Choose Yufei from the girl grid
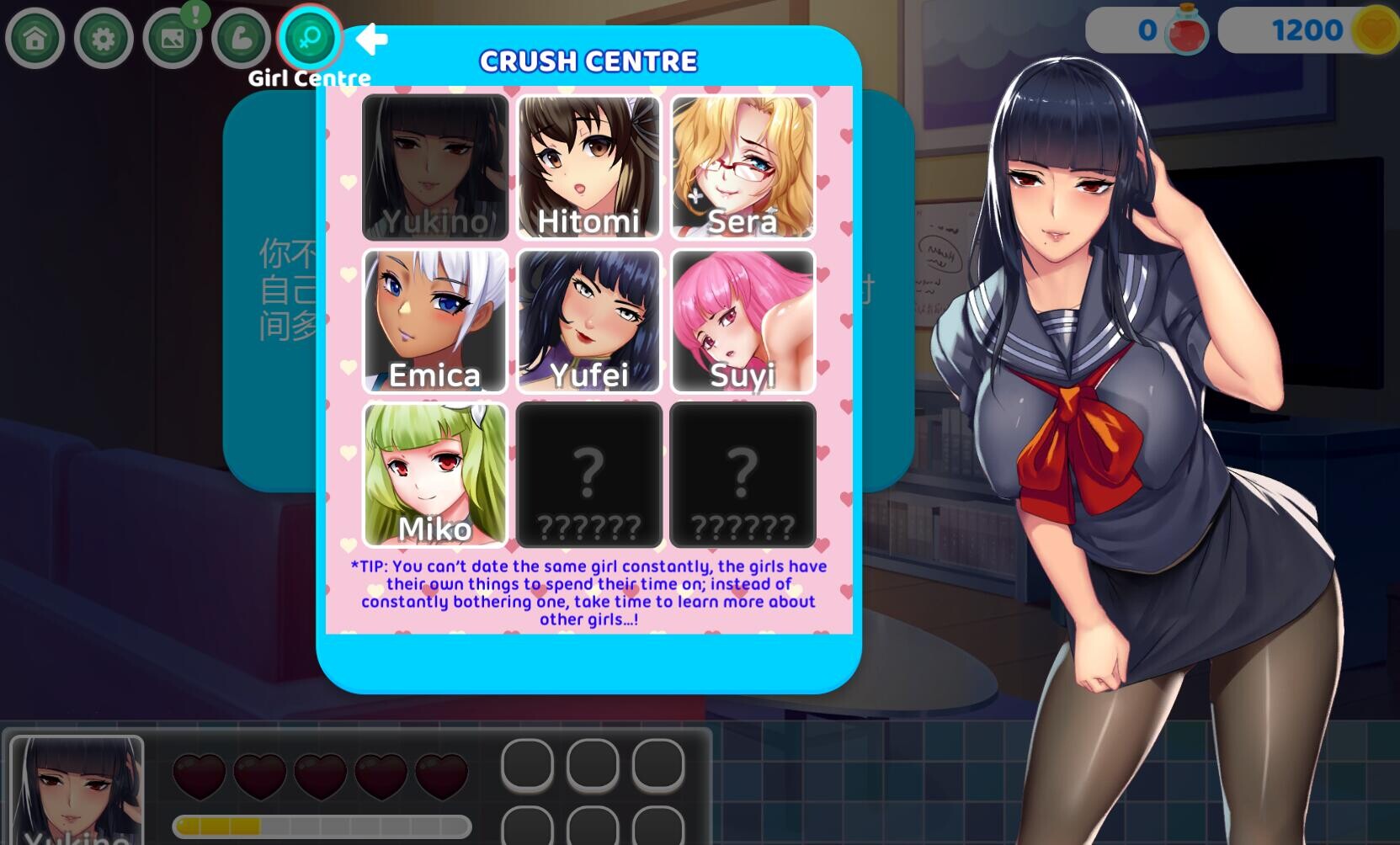This screenshot has height=845, width=1400. coord(588,321)
